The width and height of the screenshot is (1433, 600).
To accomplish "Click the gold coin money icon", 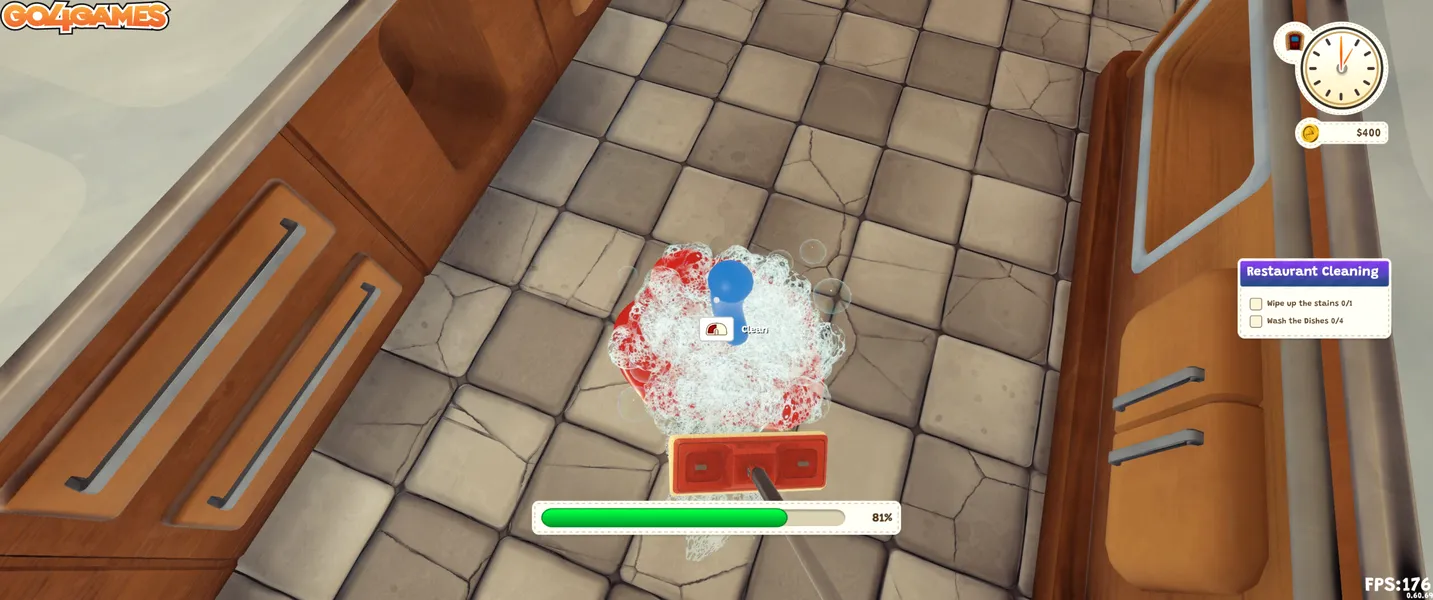I will 1309,133.
